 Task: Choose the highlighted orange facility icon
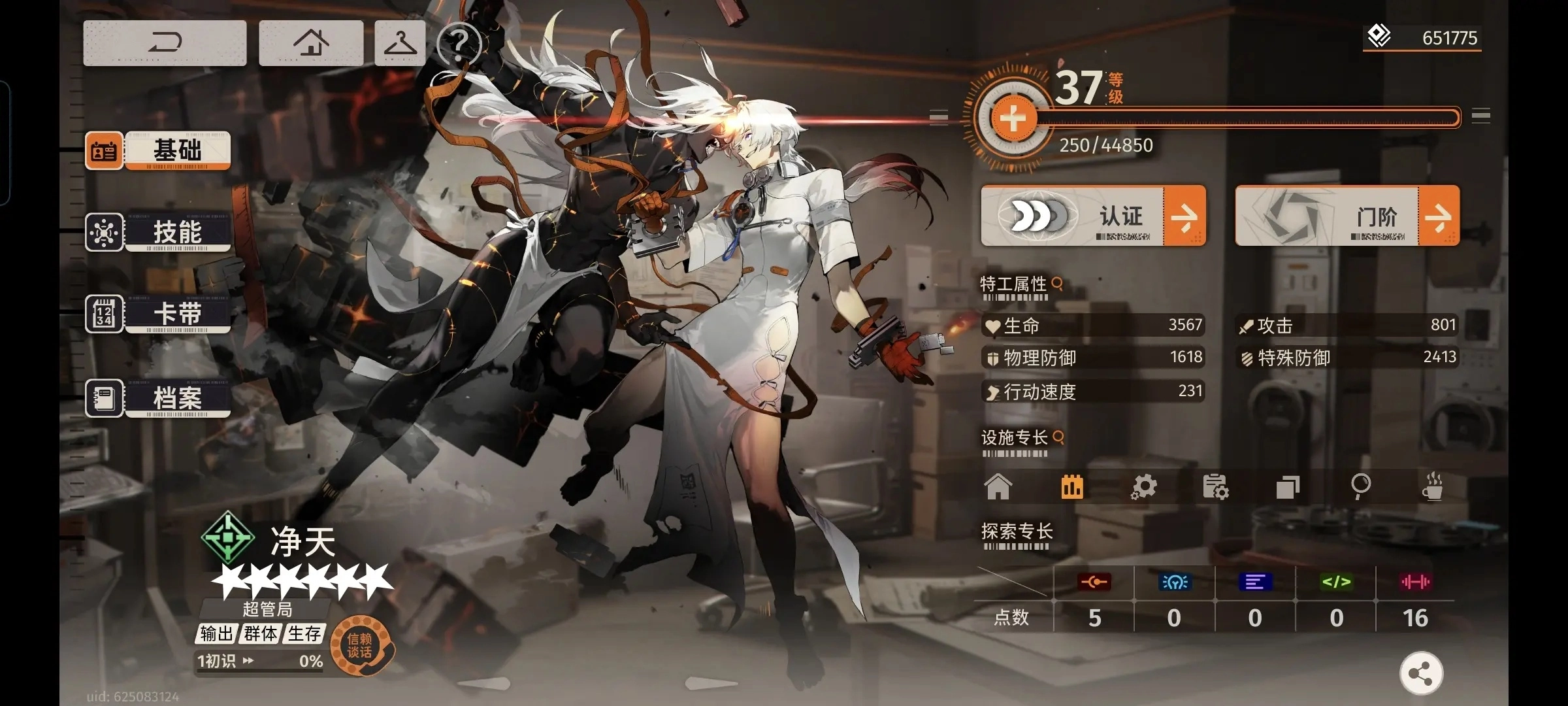tap(1072, 487)
